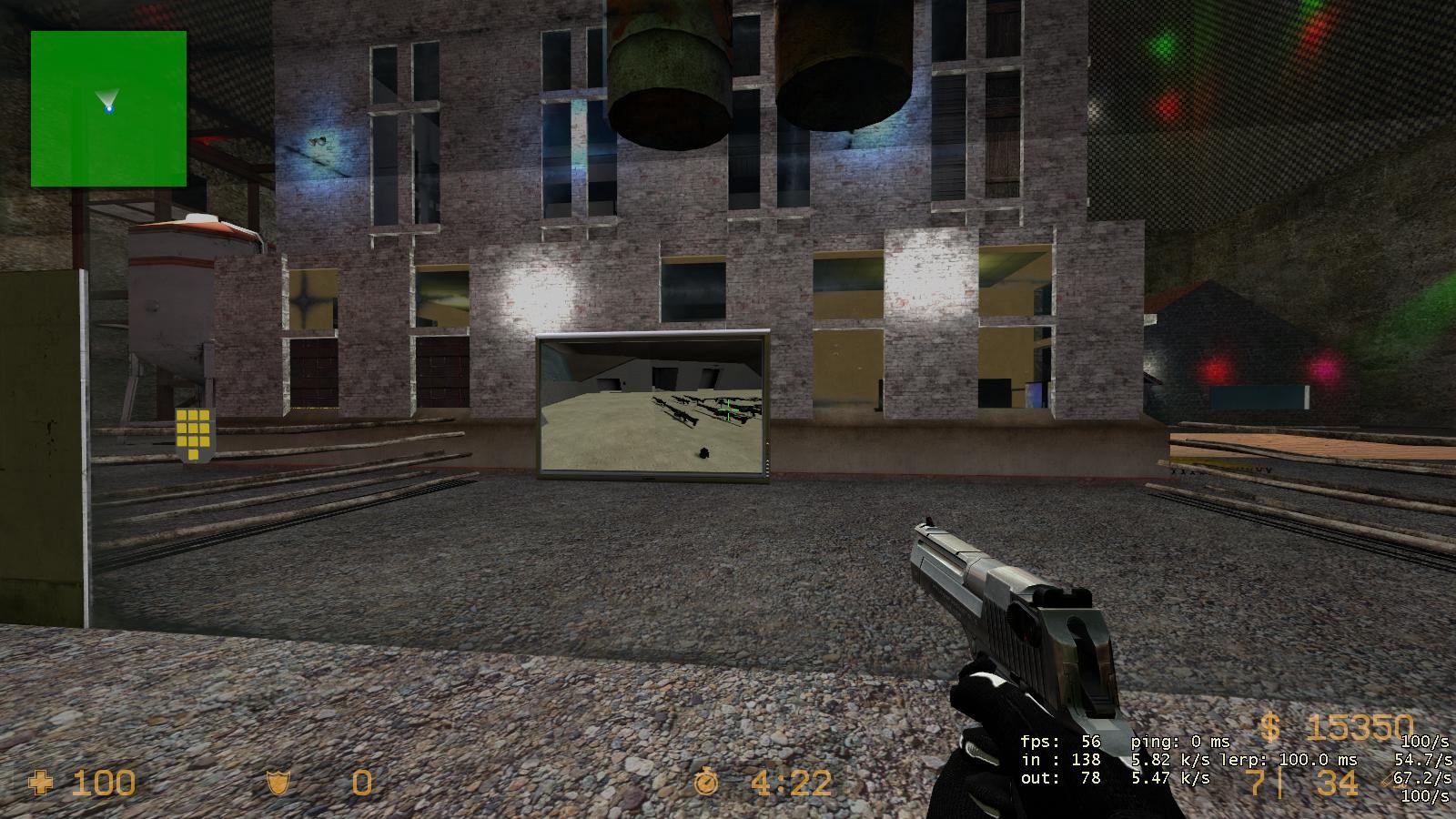Click the dollar sign next to 15350

point(1271,727)
